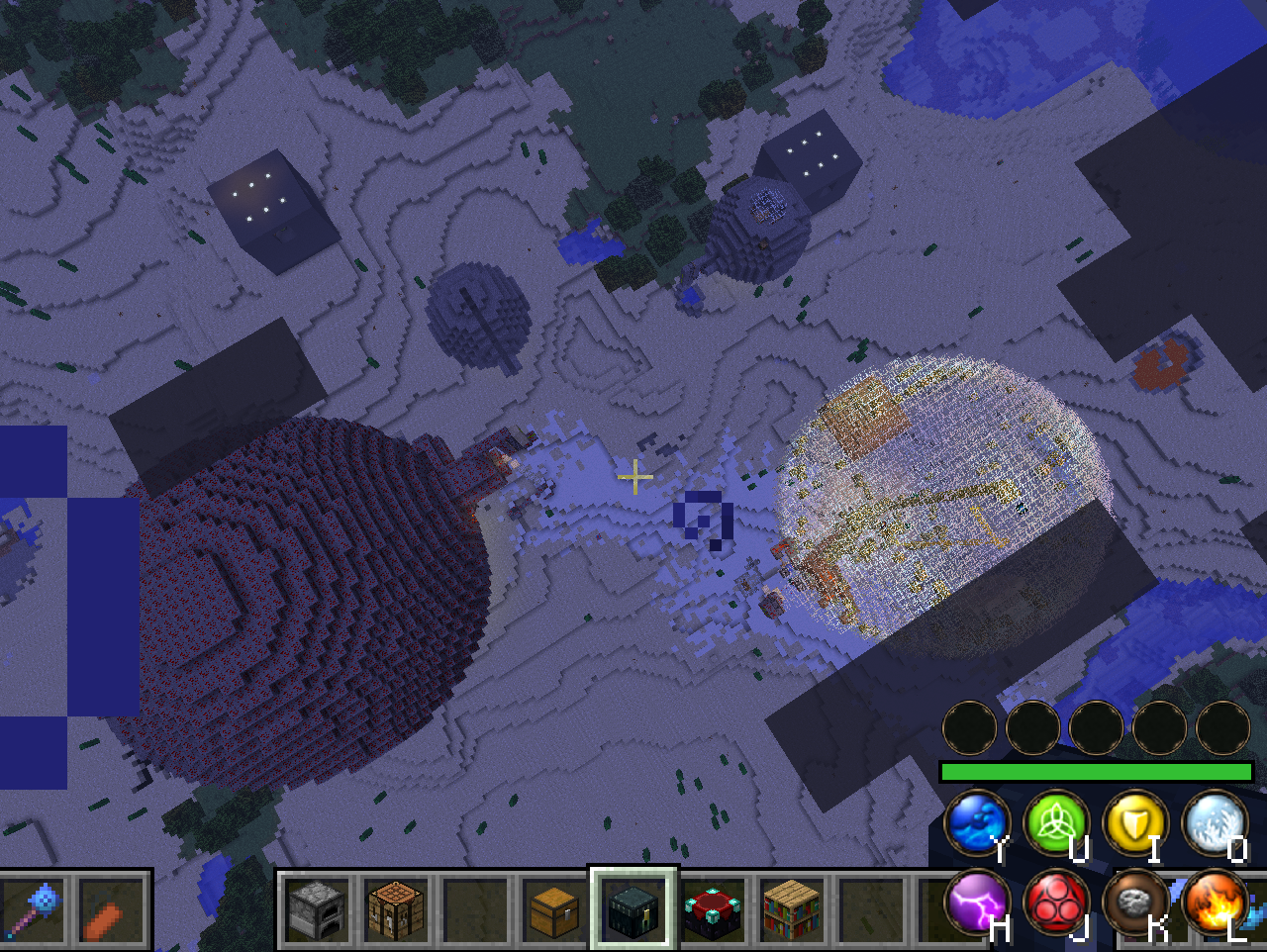Click the highlighted ender chest hotbar slot
Screen dimensions: 1267x952
pyautogui.click(x=633, y=911)
